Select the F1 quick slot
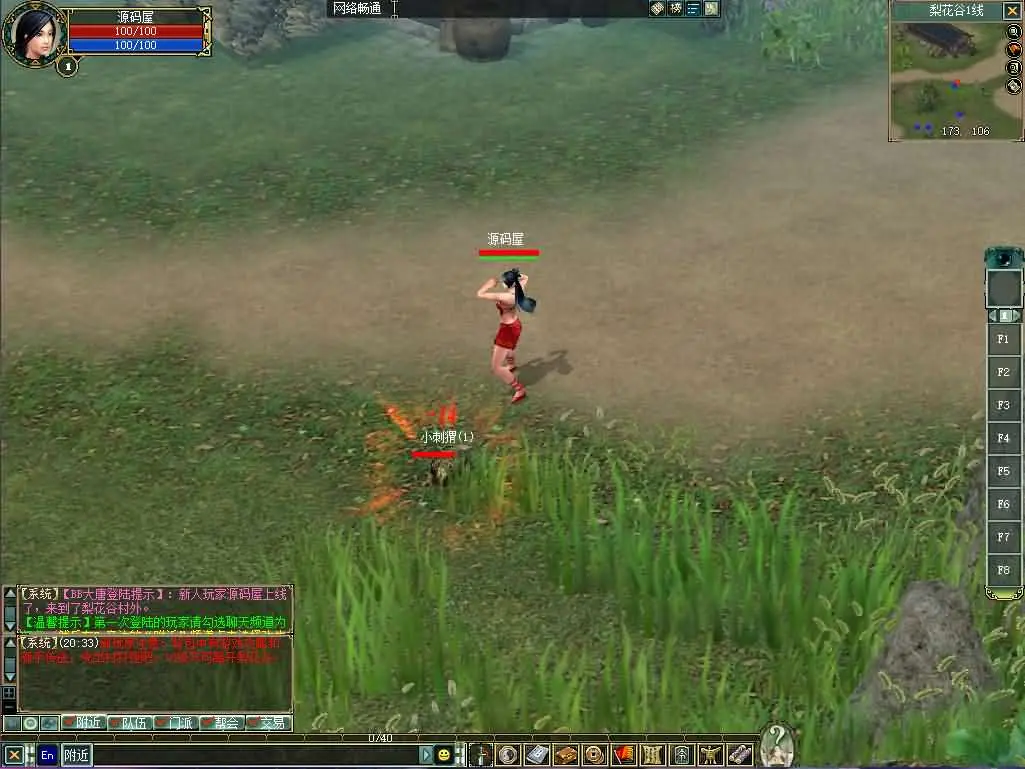 (1003, 339)
